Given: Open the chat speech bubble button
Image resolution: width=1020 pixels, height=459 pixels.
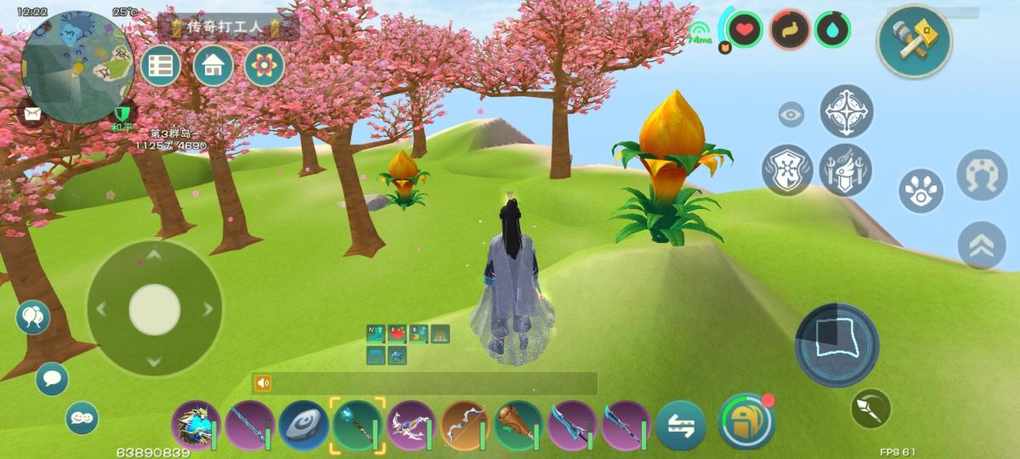Looking at the screenshot, I should [x=52, y=379].
